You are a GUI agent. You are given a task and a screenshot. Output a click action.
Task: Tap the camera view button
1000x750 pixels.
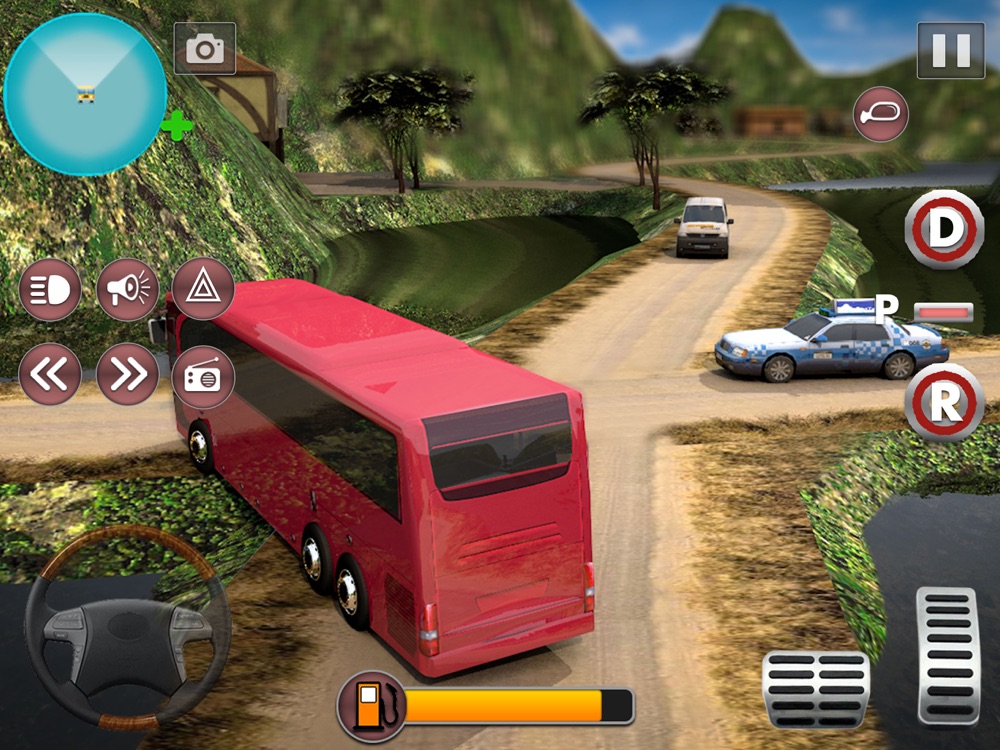pyautogui.click(x=205, y=48)
